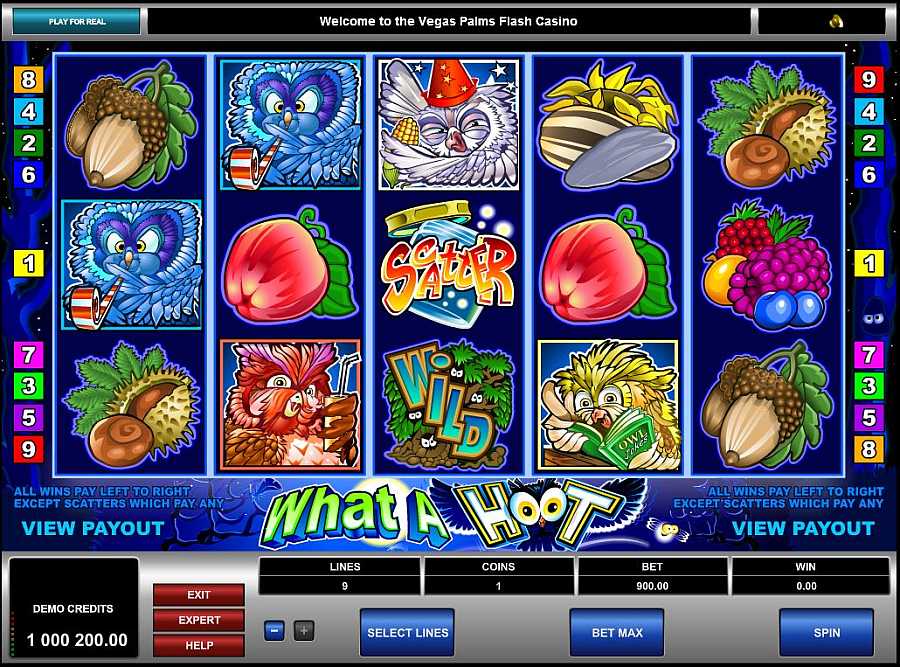The height and width of the screenshot is (667, 900).
Task: Open the HELP screen
Action: 199,645
